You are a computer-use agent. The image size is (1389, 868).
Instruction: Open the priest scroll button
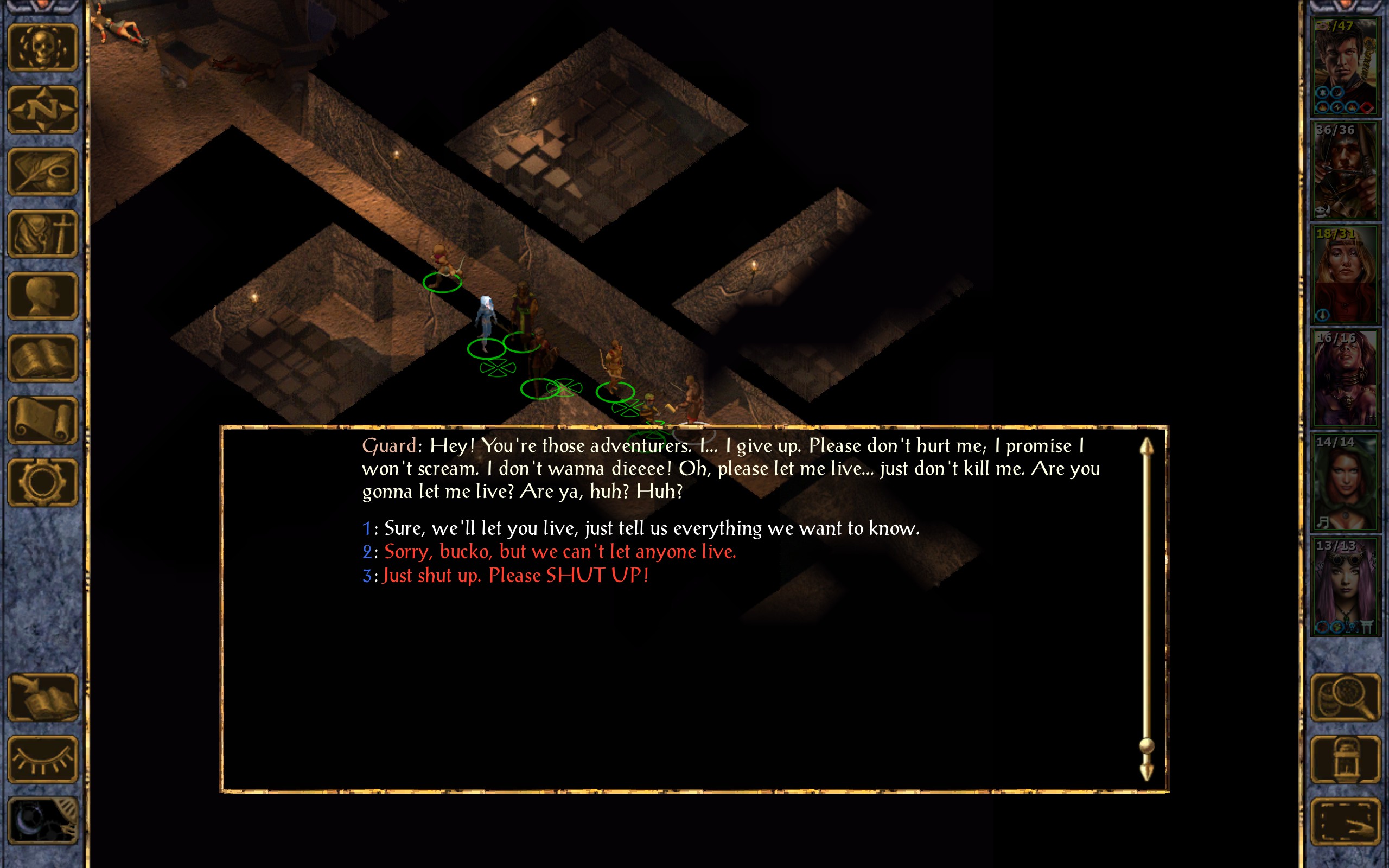point(43,420)
